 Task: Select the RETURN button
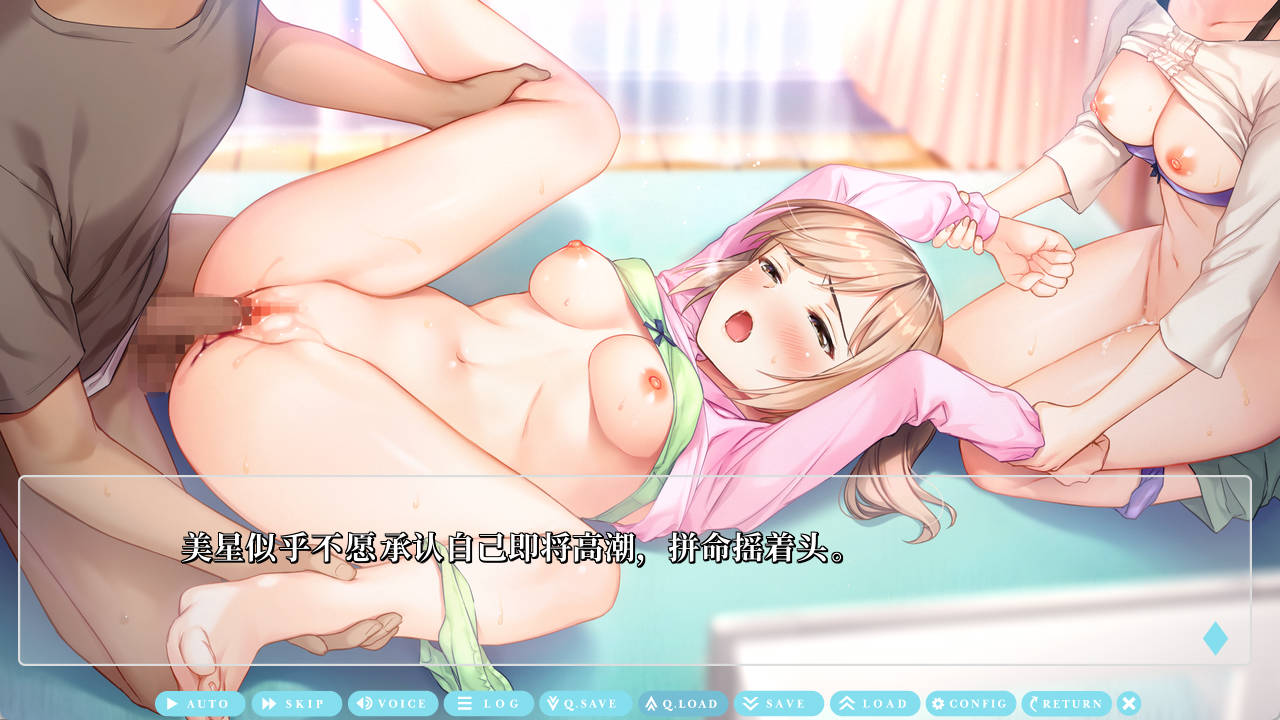point(1066,704)
